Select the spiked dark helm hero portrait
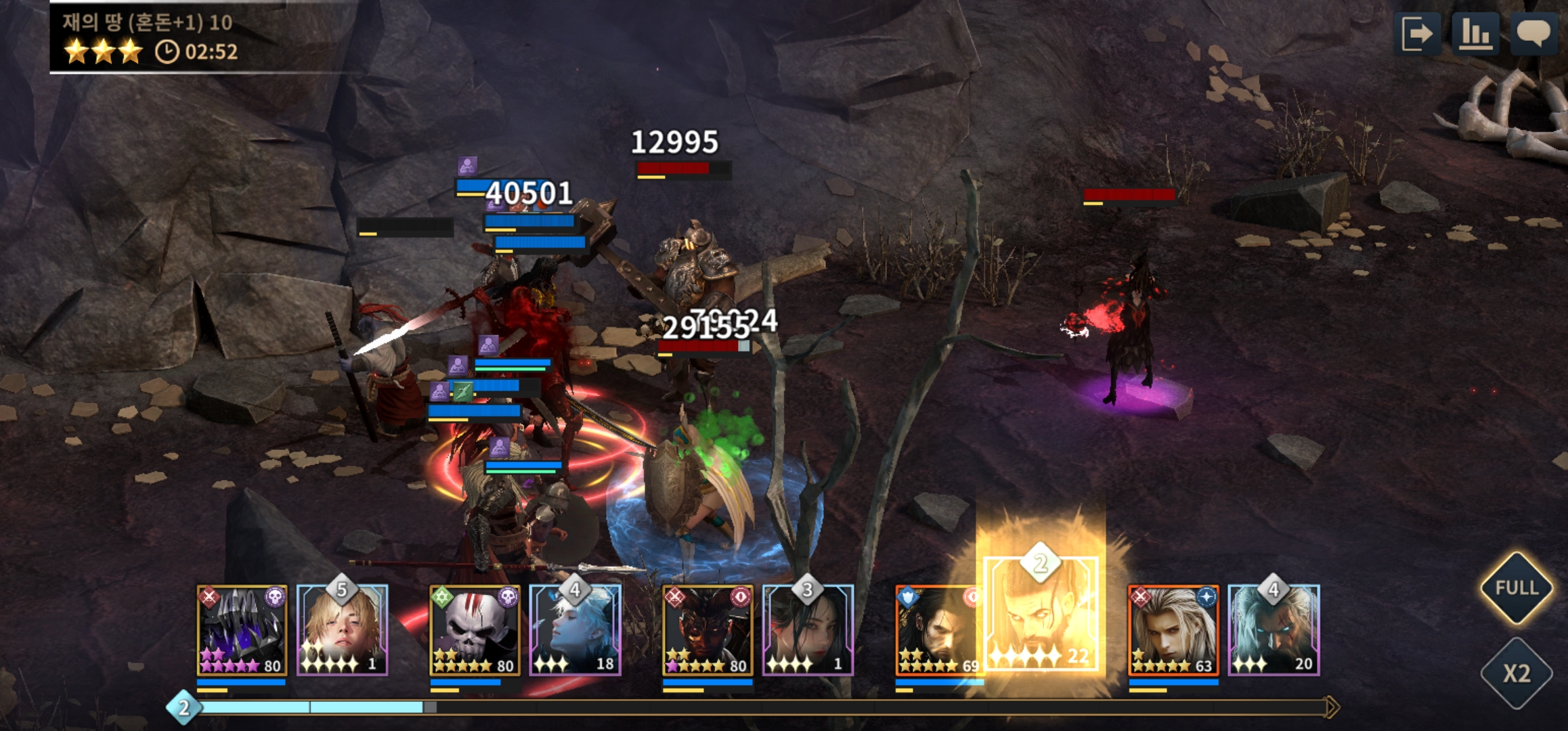The width and height of the screenshot is (1568, 731). click(x=242, y=630)
